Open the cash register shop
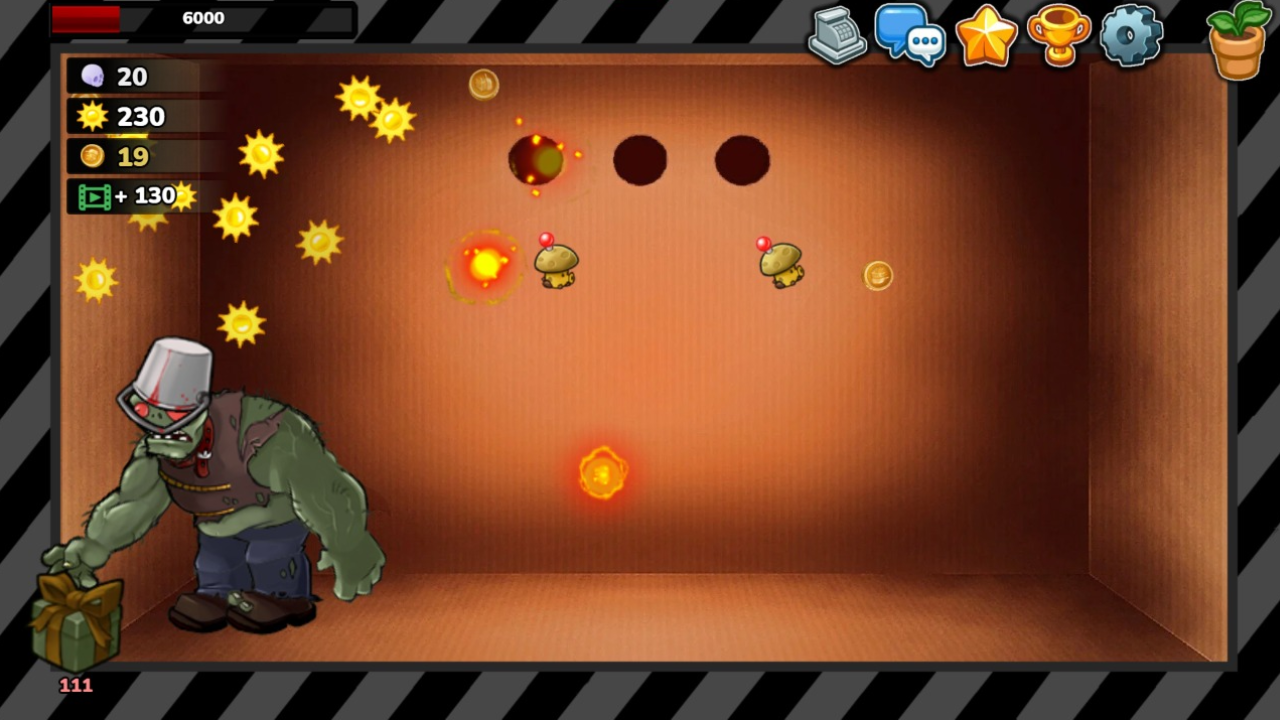 tap(838, 37)
